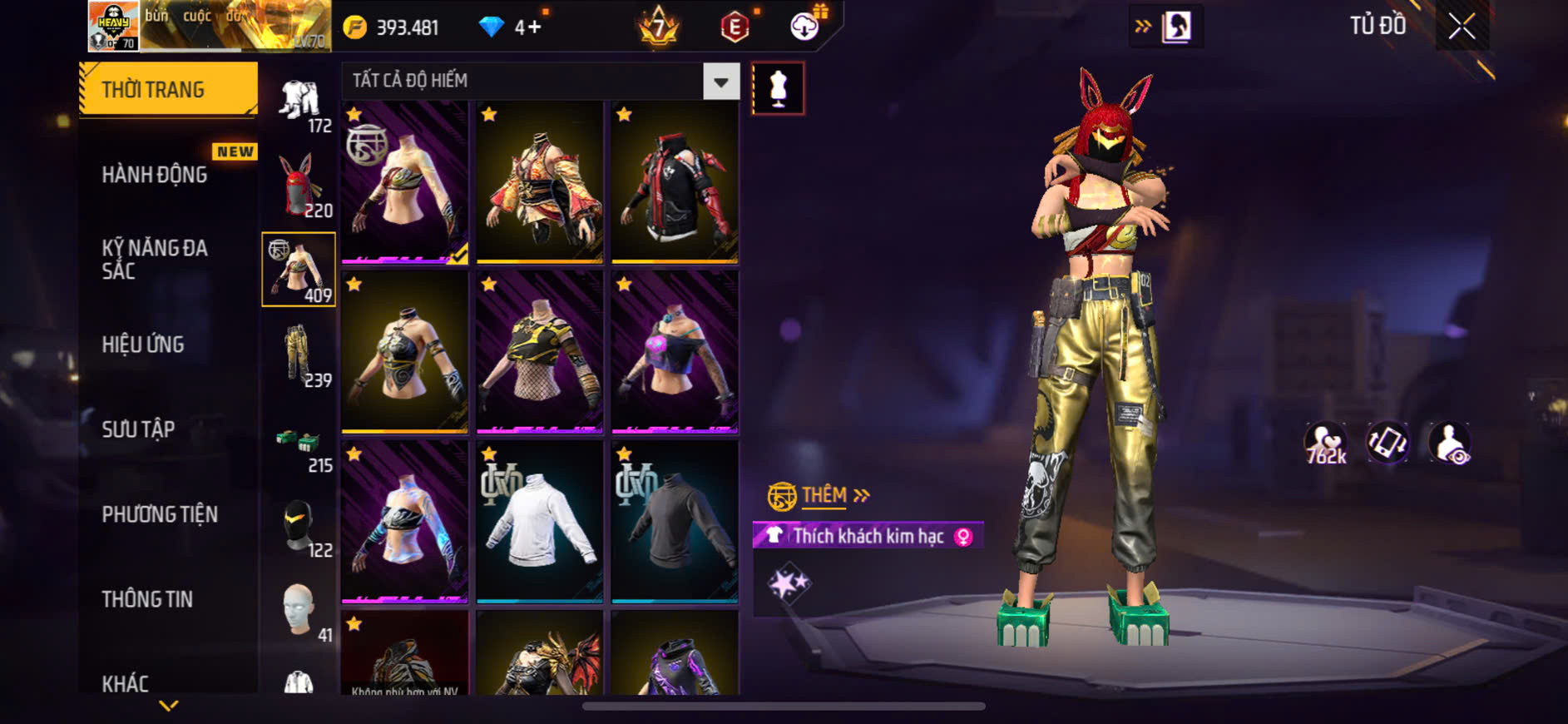
Task: Open the Tất Cả Độ Hiếm dropdown
Action: 720,82
